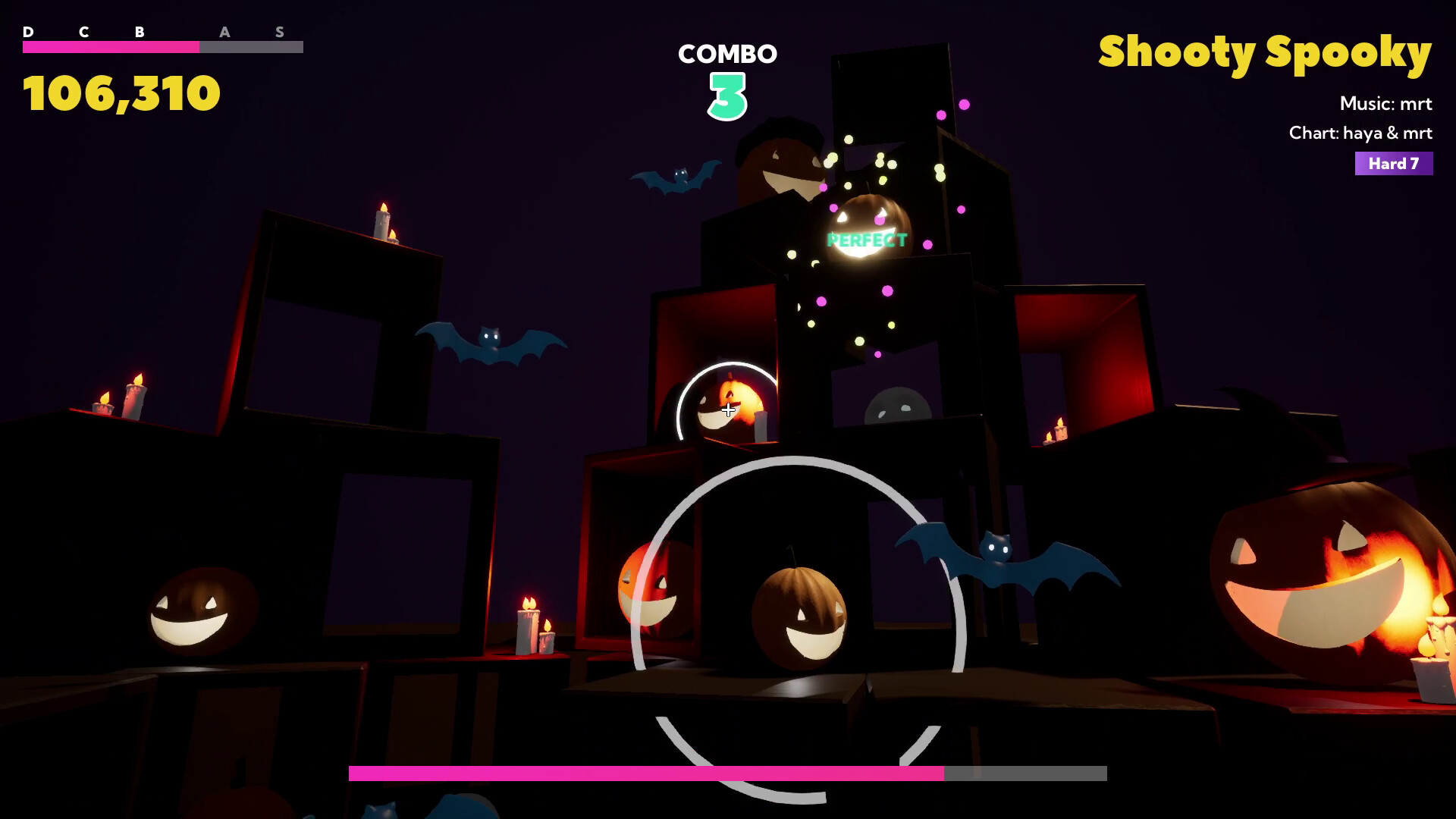Select the B grade label on the rank bar
Image resolution: width=1456 pixels, height=819 pixels.
pyautogui.click(x=139, y=33)
